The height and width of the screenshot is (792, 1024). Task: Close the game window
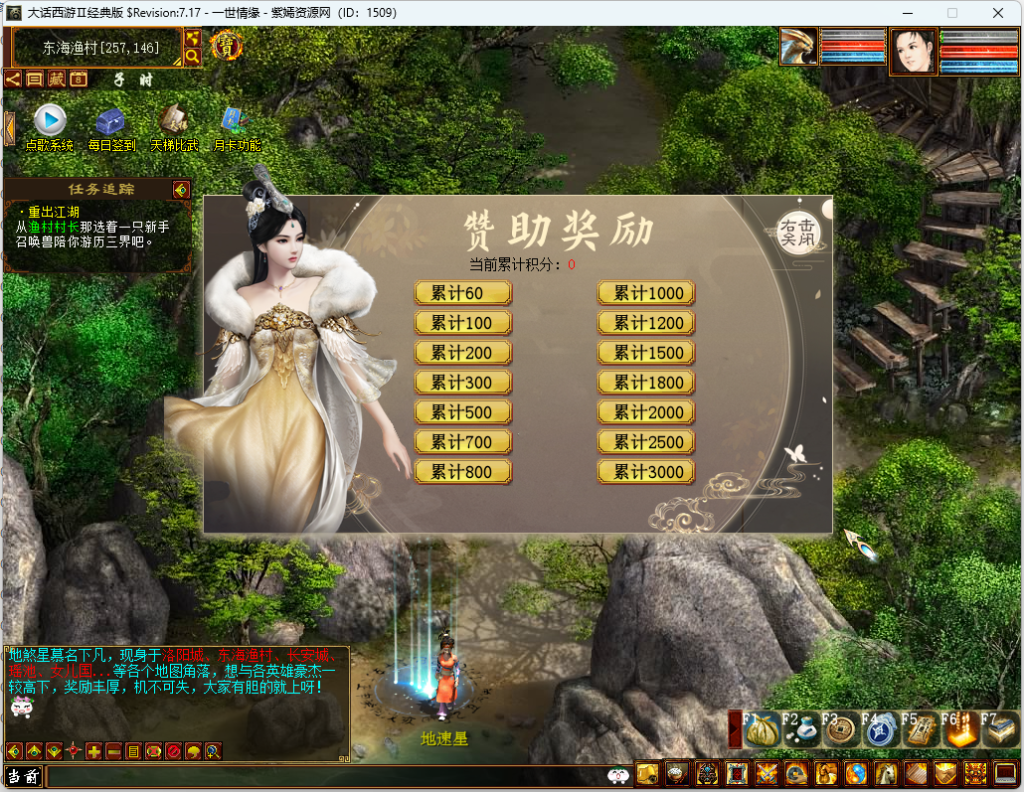[997, 13]
